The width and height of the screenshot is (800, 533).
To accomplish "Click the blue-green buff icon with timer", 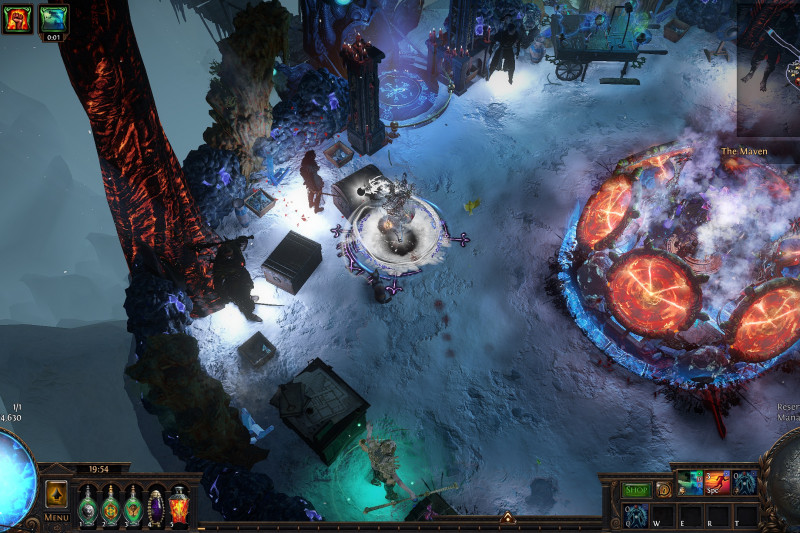I will [x=54, y=18].
